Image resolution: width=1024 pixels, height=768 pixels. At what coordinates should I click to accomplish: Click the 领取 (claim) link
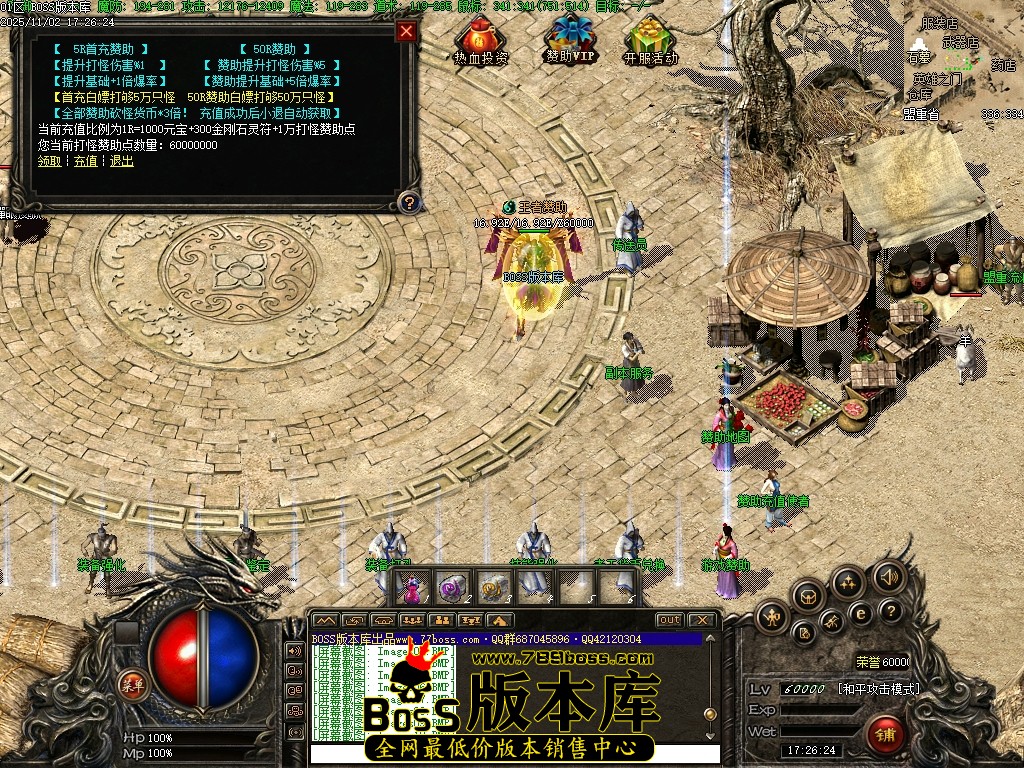tap(49, 161)
